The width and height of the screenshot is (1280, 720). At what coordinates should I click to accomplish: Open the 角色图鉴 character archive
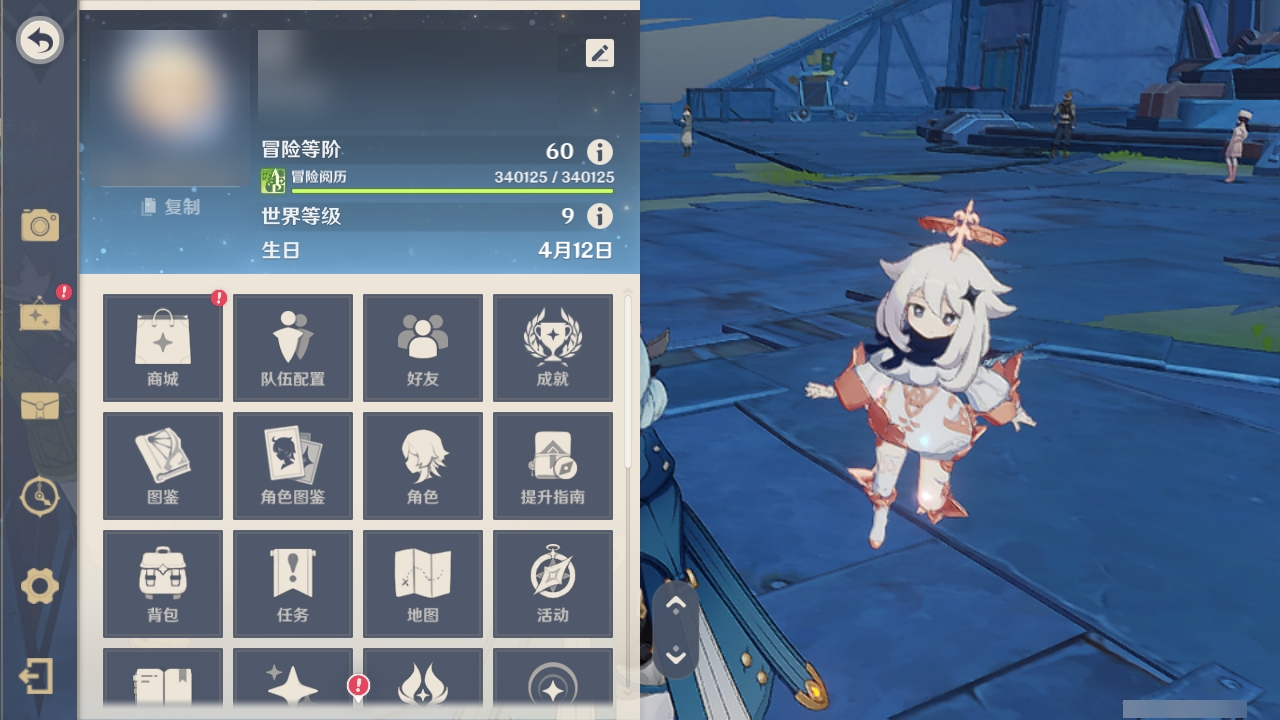click(x=292, y=465)
